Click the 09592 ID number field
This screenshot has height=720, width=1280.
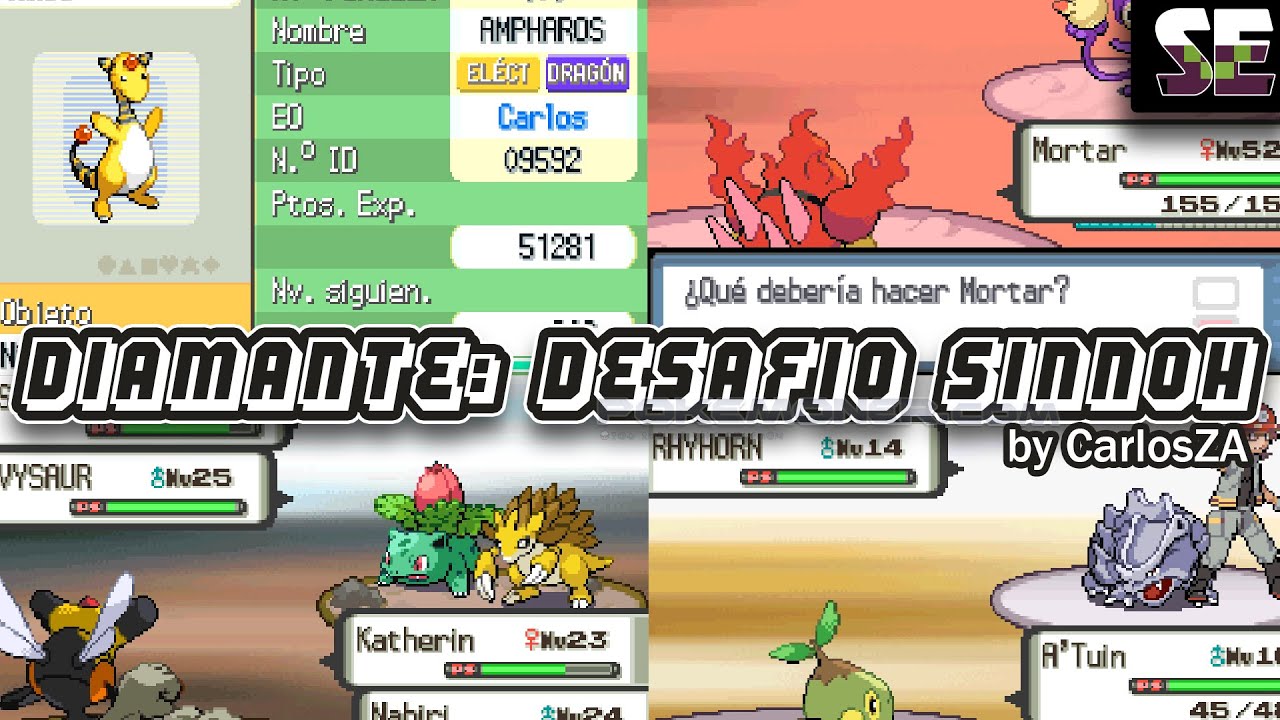tap(541, 158)
